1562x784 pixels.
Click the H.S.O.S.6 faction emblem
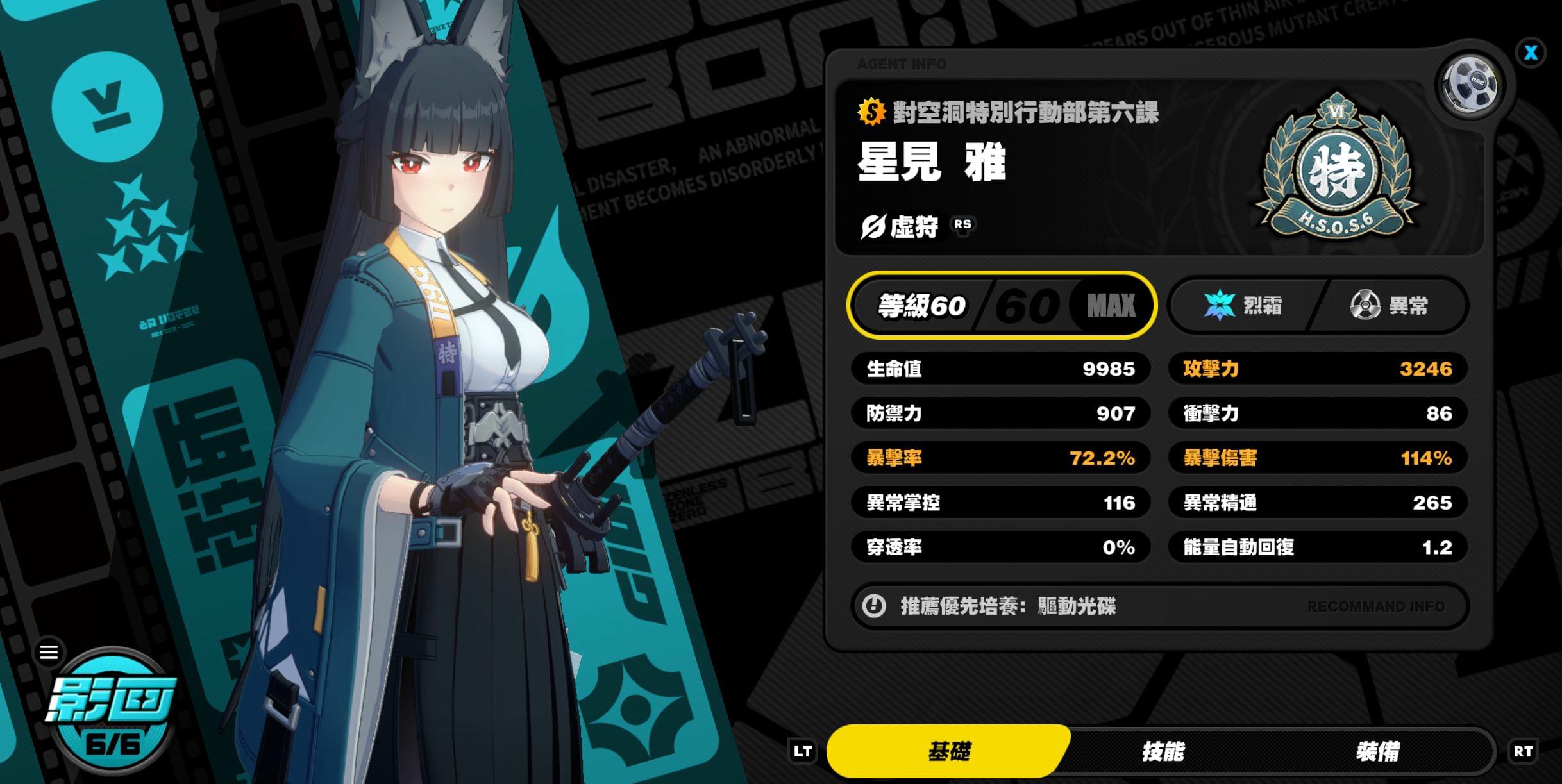tap(1337, 168)
